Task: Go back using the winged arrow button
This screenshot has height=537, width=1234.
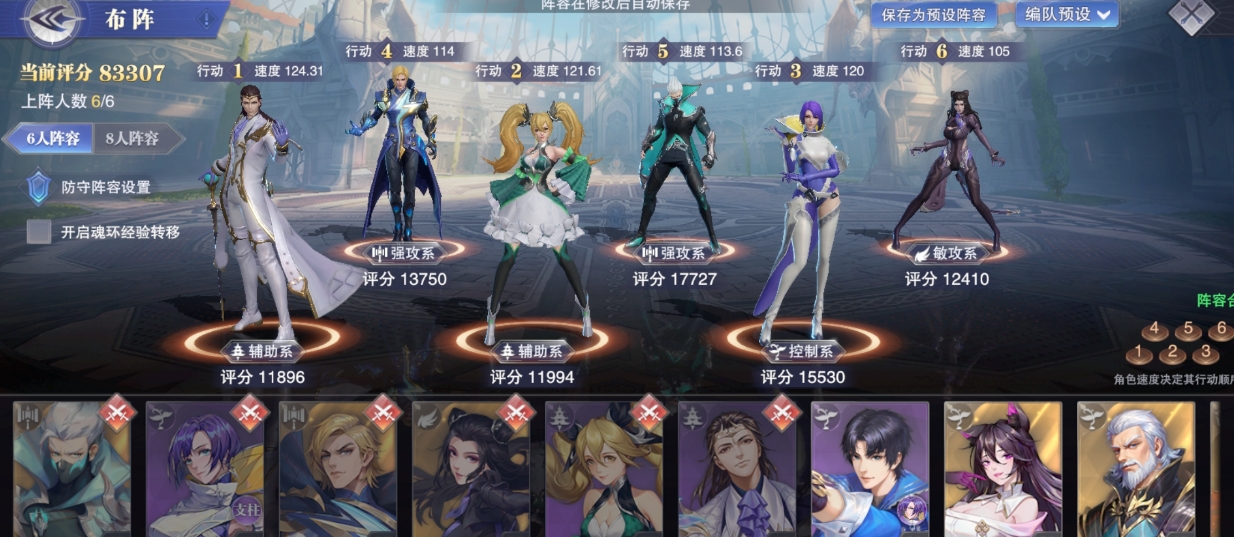Action: [x=52, y=22]
